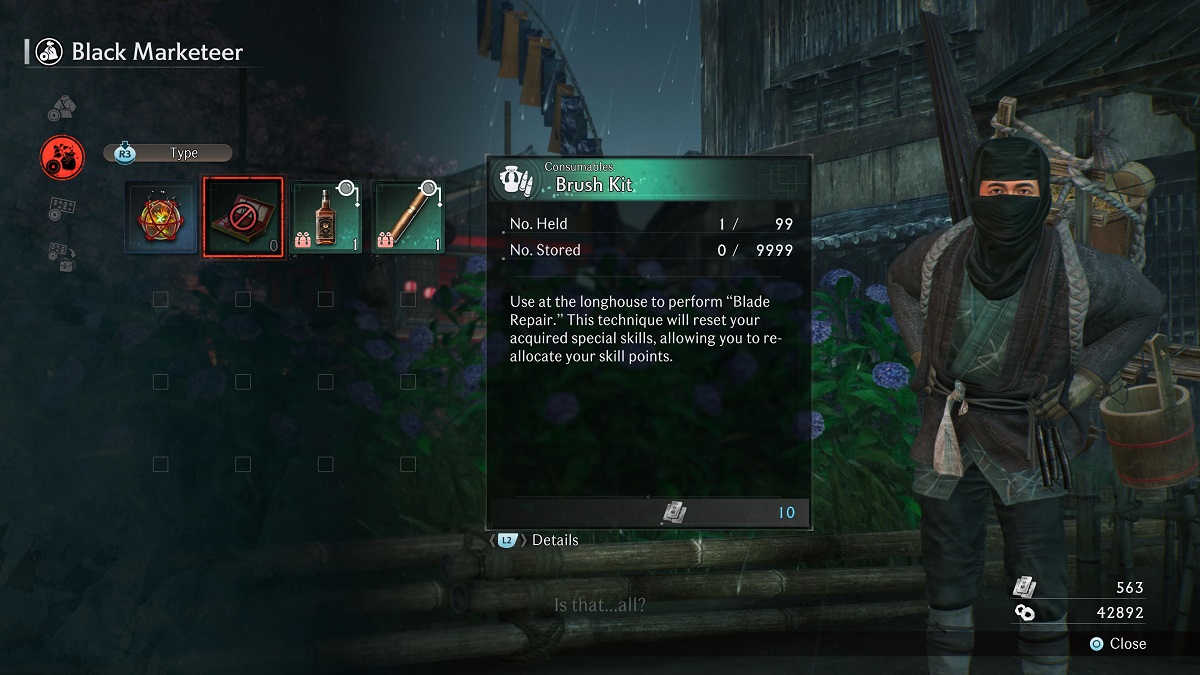1200x675 pixels.
Task: Change the Type sort filter
Action: (168, 153)
